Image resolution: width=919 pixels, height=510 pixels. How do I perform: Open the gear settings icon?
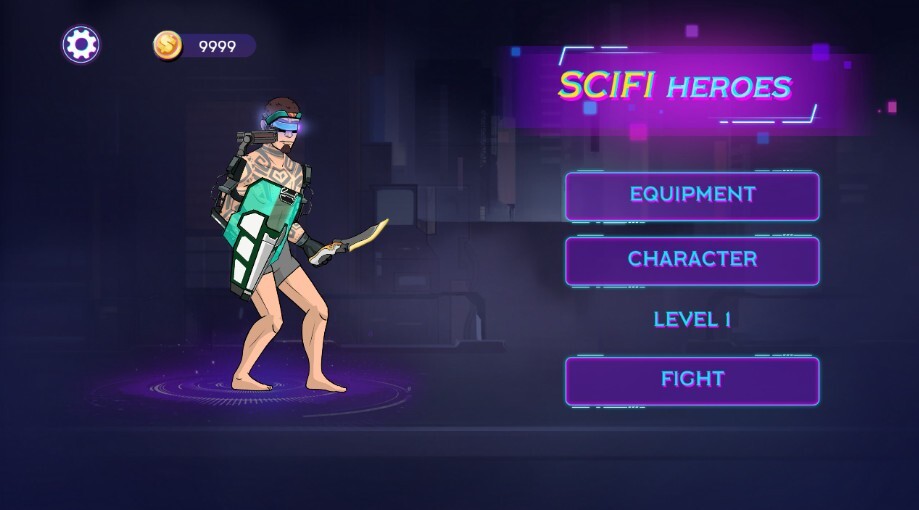81,44
